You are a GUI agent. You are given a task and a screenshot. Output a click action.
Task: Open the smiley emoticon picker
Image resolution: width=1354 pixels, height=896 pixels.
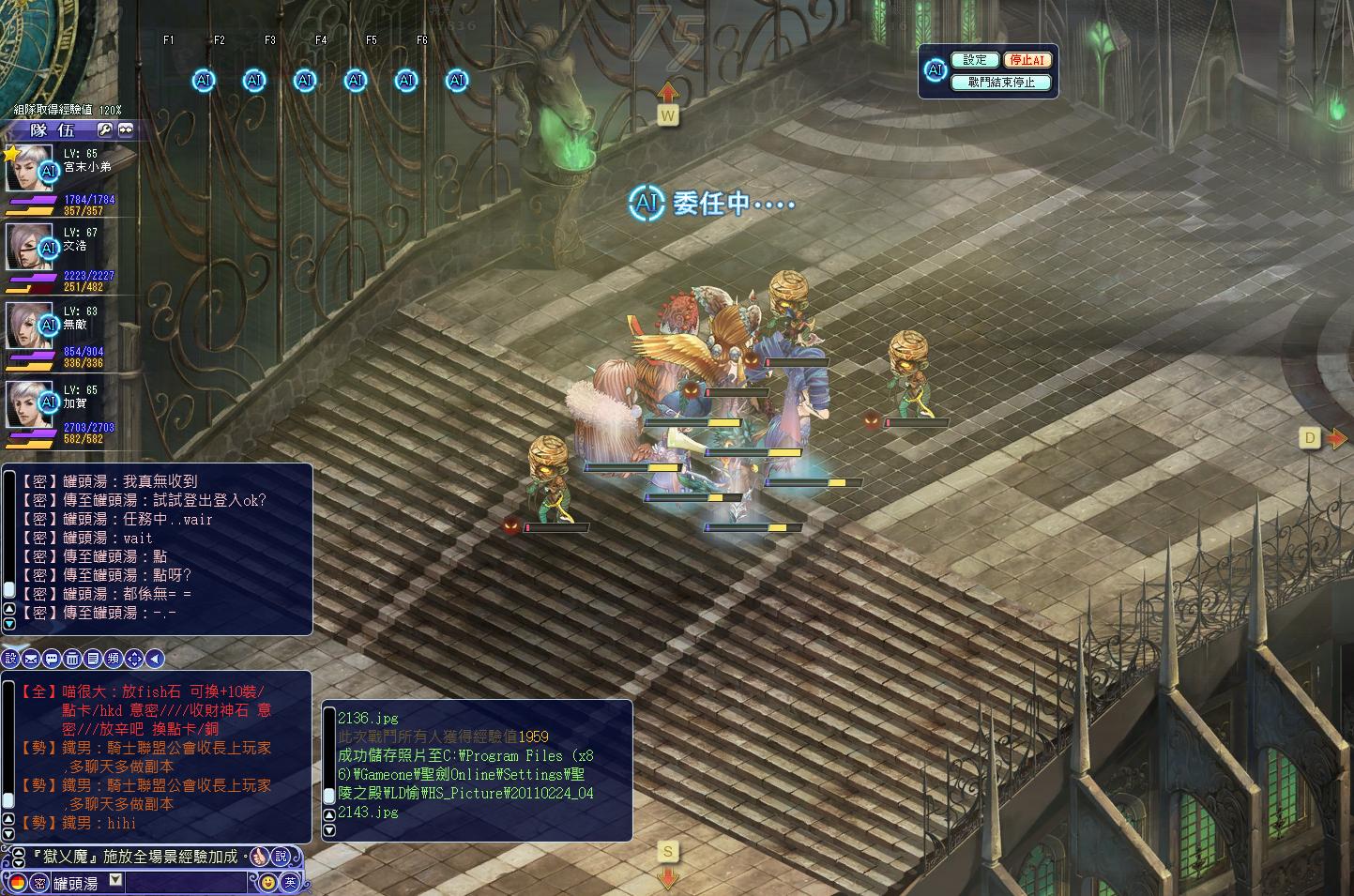[x=267, y=882]
